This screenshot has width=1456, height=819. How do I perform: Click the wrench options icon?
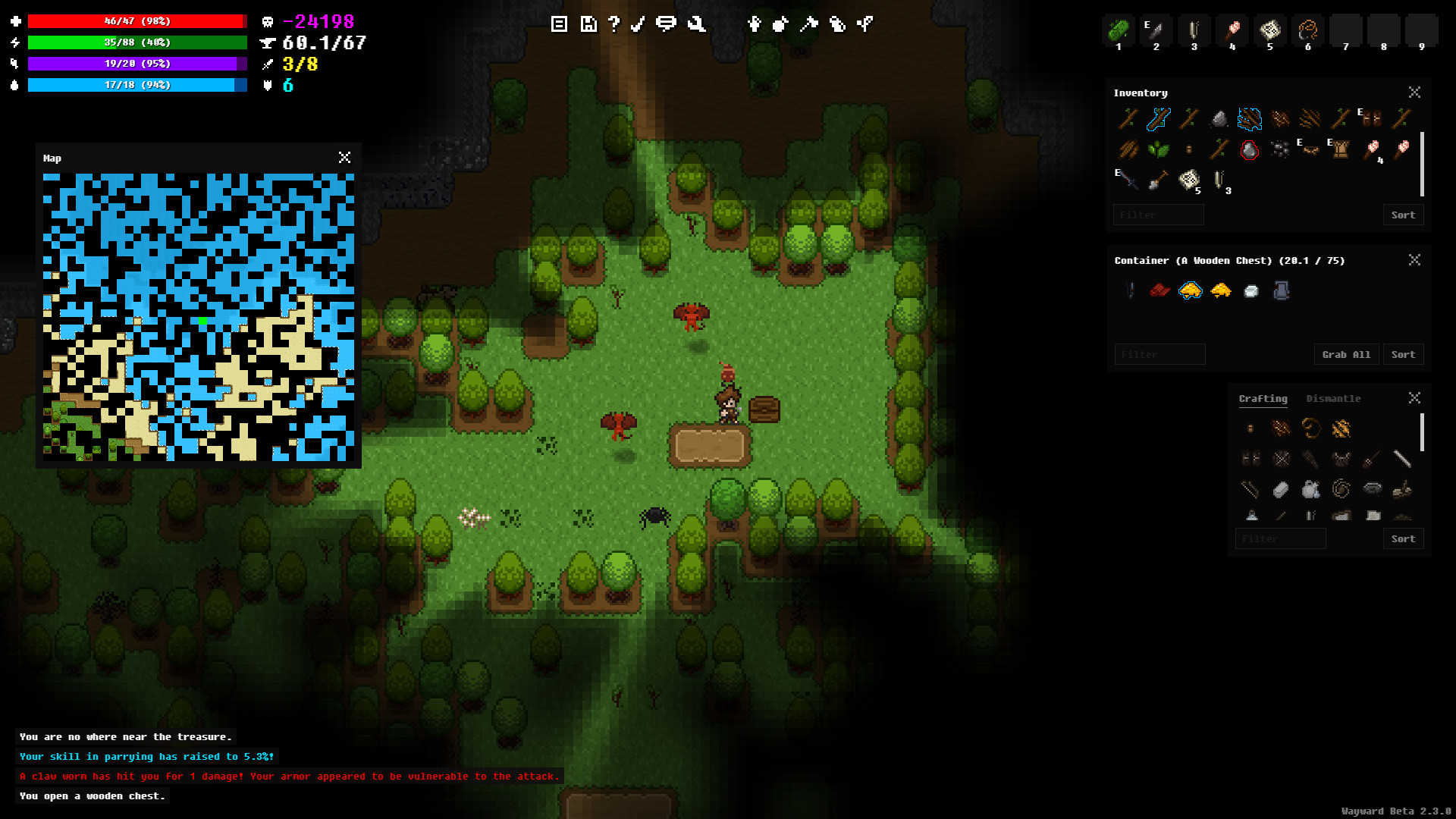(696, 24)
